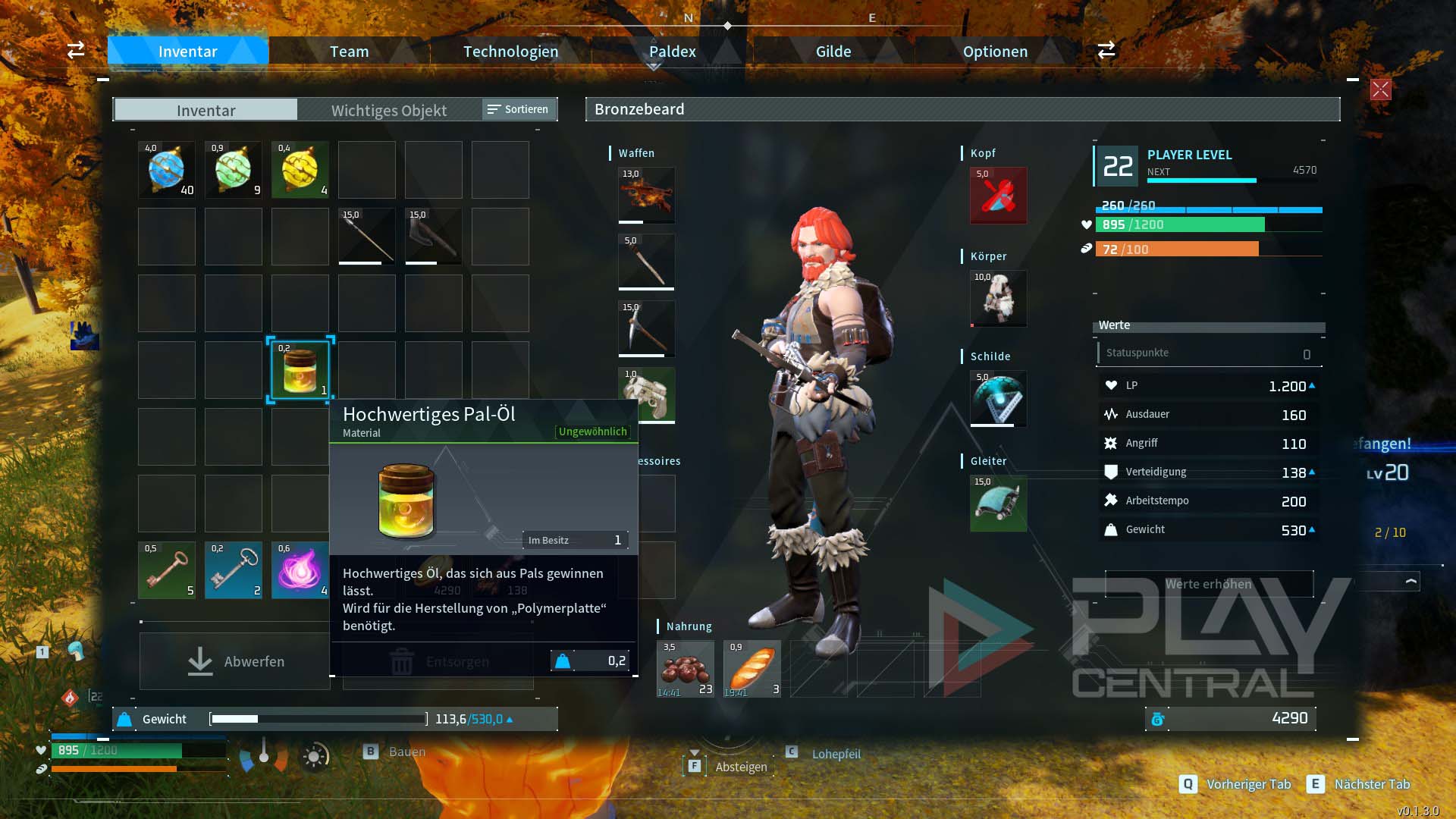
Task: Select the copper key stack of 5
Action: tap(167, 570)
